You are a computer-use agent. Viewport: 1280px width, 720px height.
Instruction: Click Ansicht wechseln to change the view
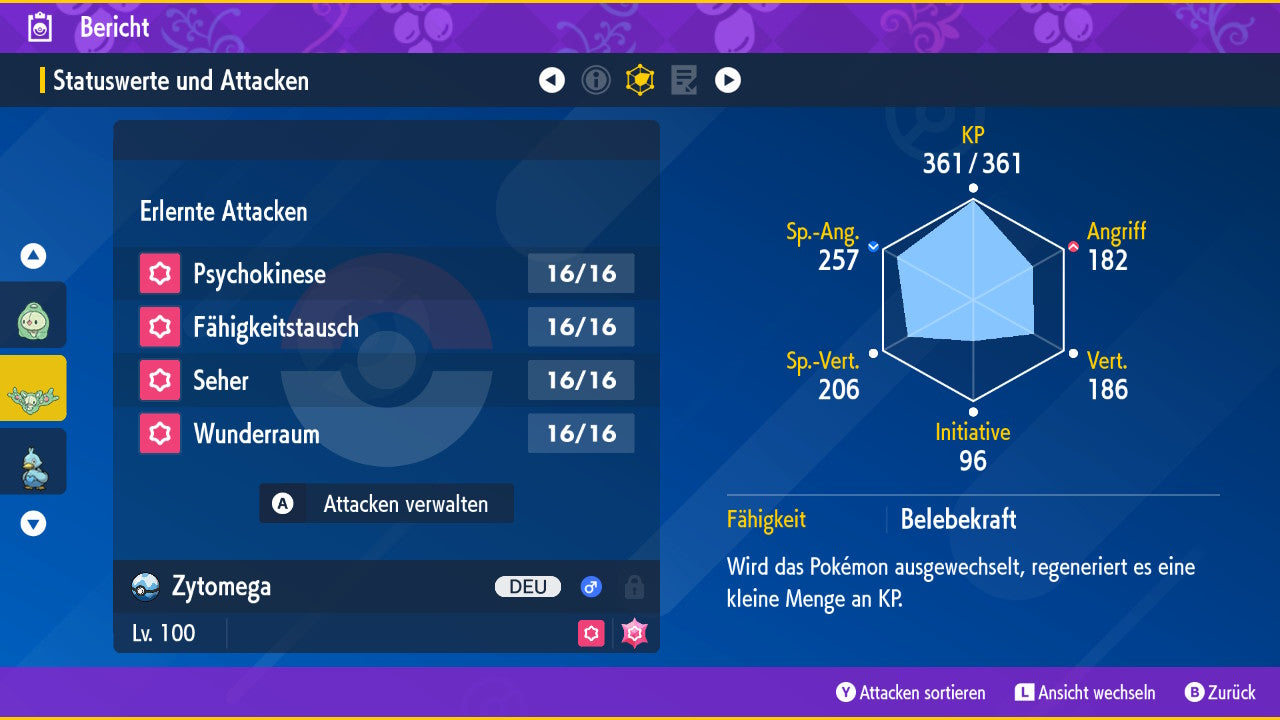pos(1085,692)
